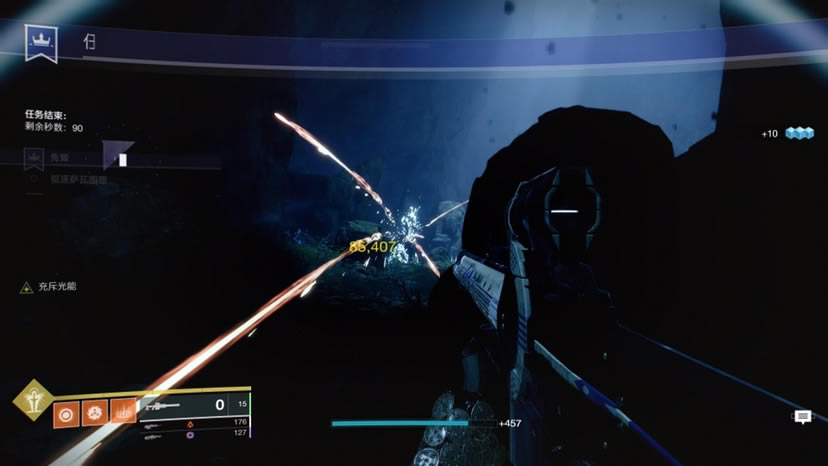This screenshot has height=466, width=828.
Task: Click the crown emblem banner icon
Action: click(x=41, y=43)
